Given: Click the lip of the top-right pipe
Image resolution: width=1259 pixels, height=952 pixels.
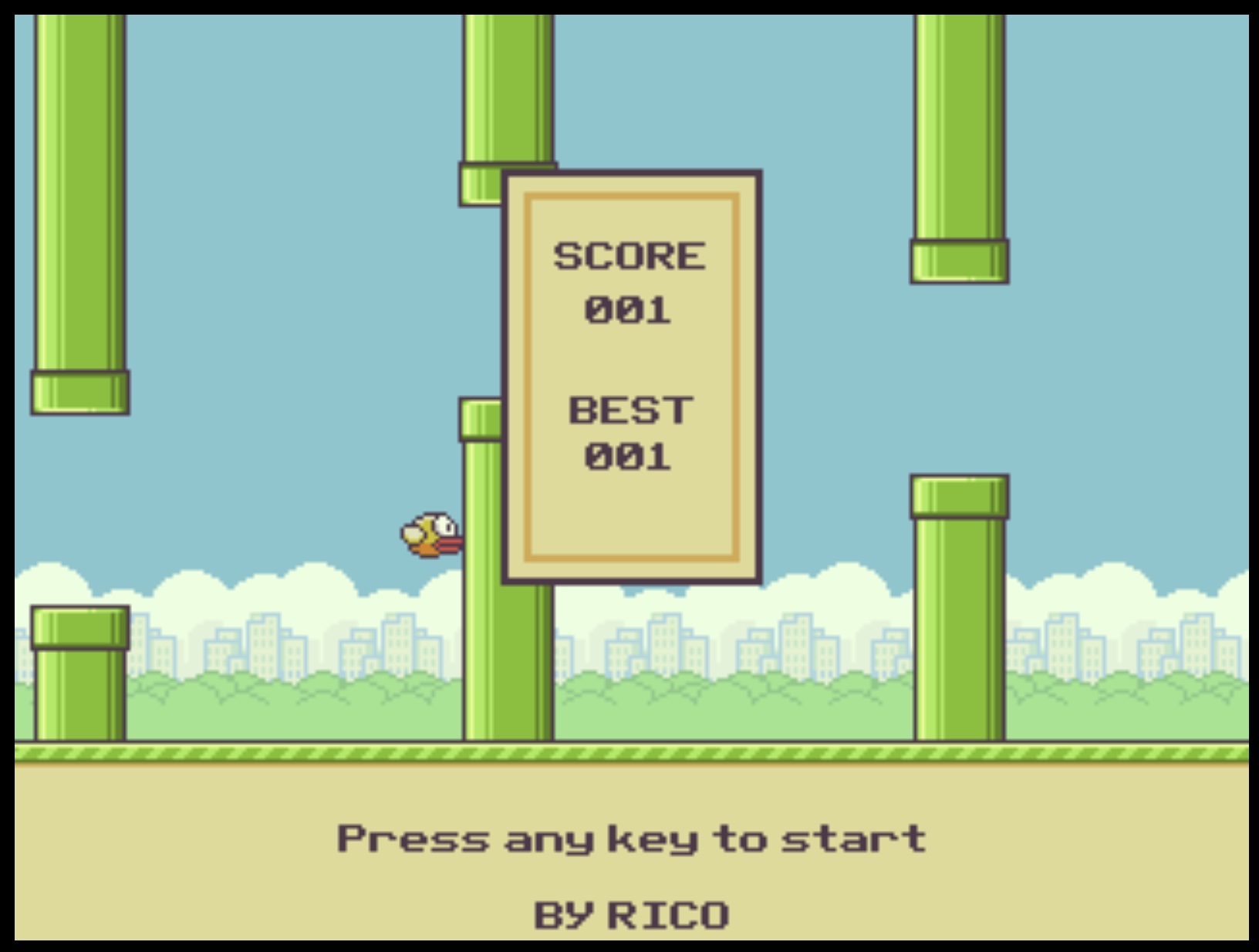Looking at the screenshot, I should (x=959, y=262).
